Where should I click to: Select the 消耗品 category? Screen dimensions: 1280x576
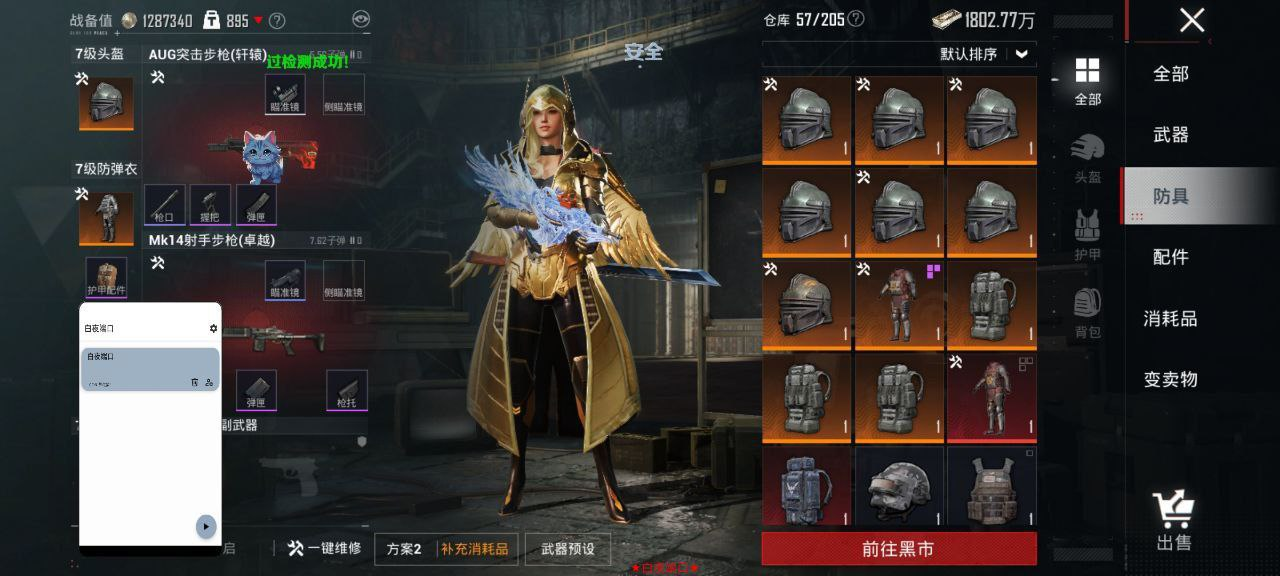1170,318
